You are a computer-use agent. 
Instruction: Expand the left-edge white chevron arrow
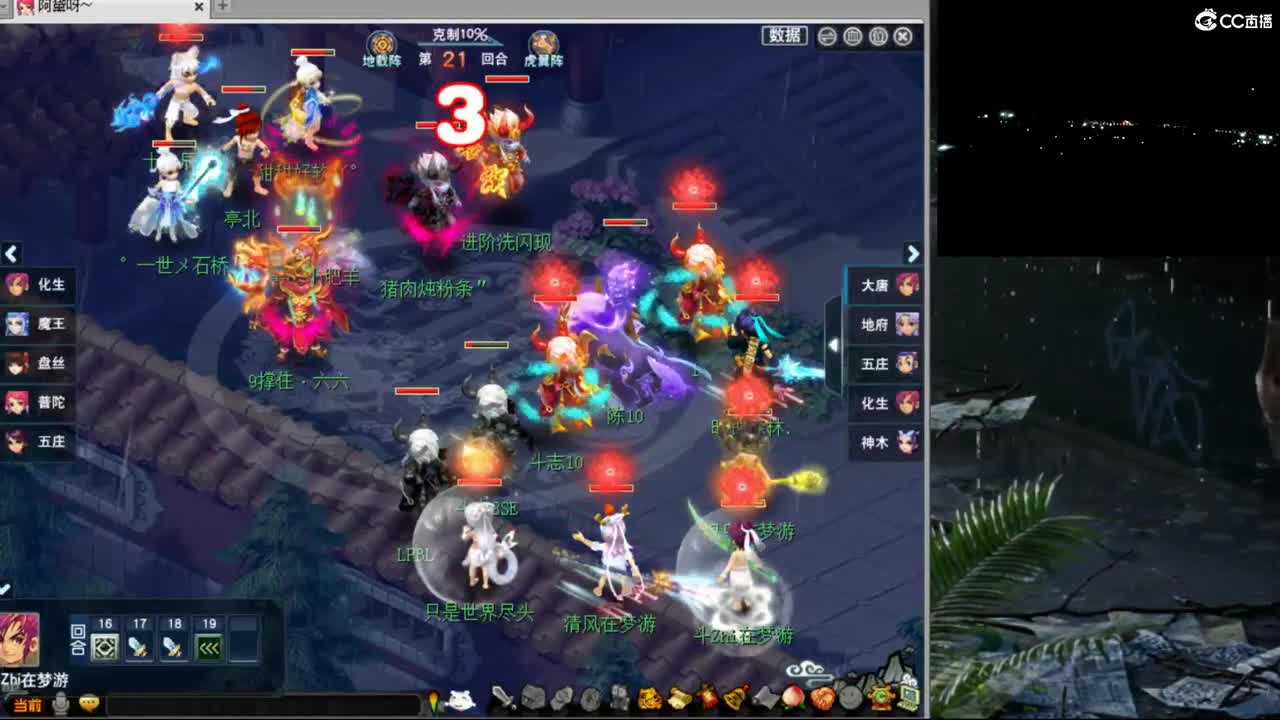tap(11, 254)
